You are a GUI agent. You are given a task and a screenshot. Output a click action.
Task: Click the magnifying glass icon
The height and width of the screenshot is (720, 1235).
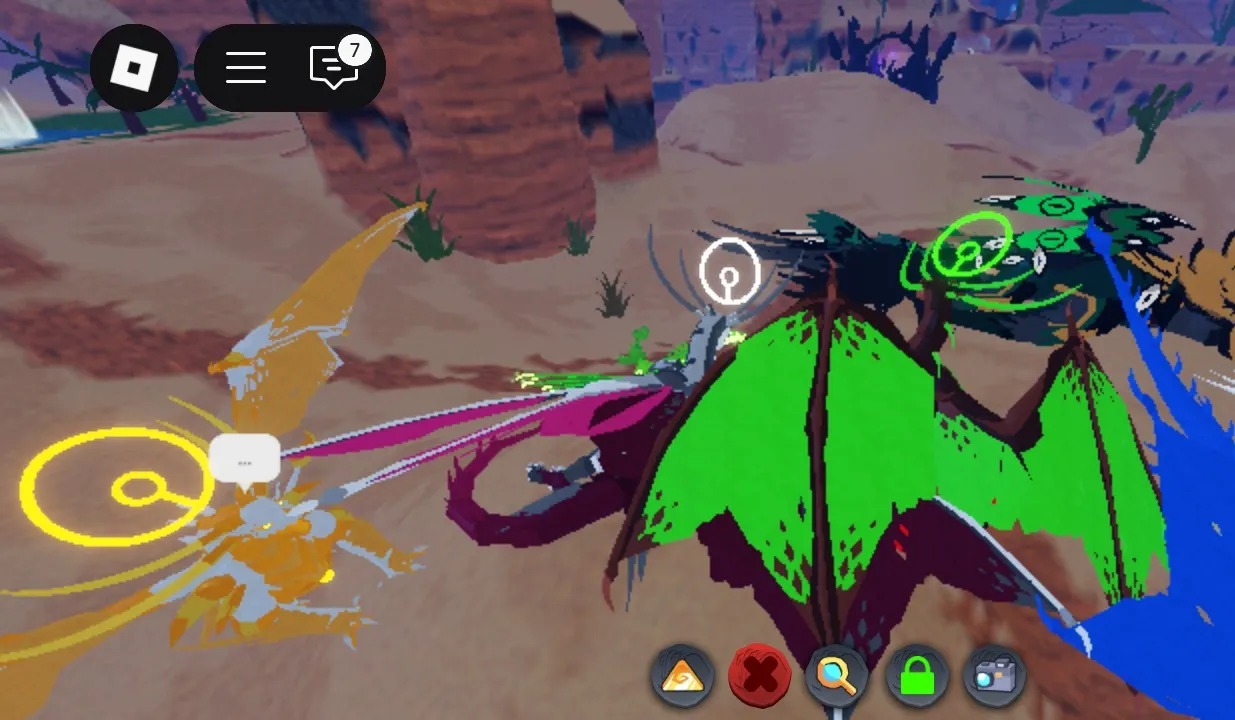click(838, 677)
